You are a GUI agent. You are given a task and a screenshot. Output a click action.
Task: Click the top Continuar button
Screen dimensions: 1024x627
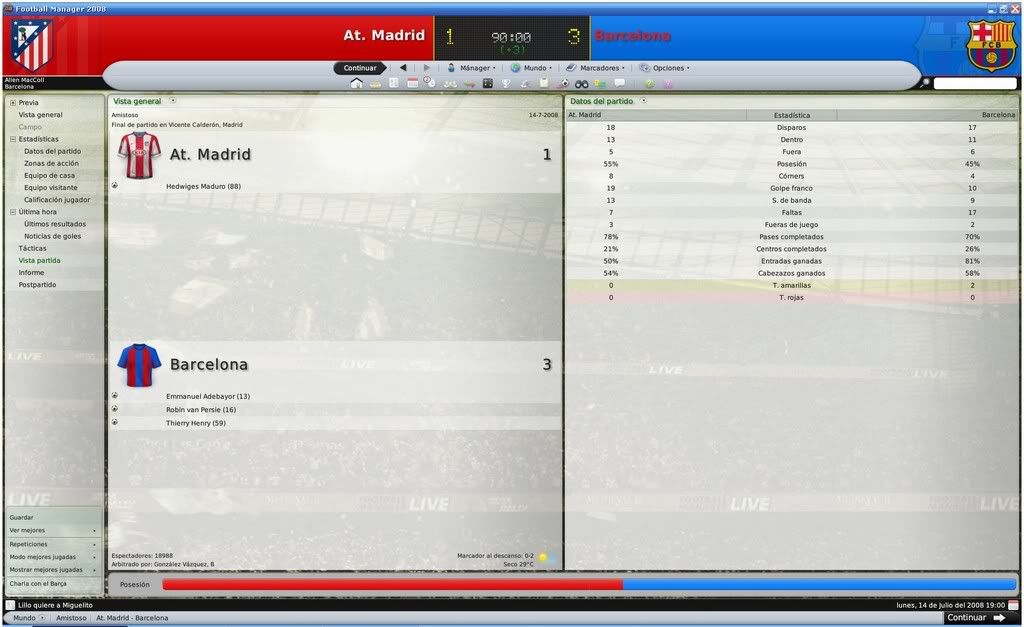coord(360,68)
